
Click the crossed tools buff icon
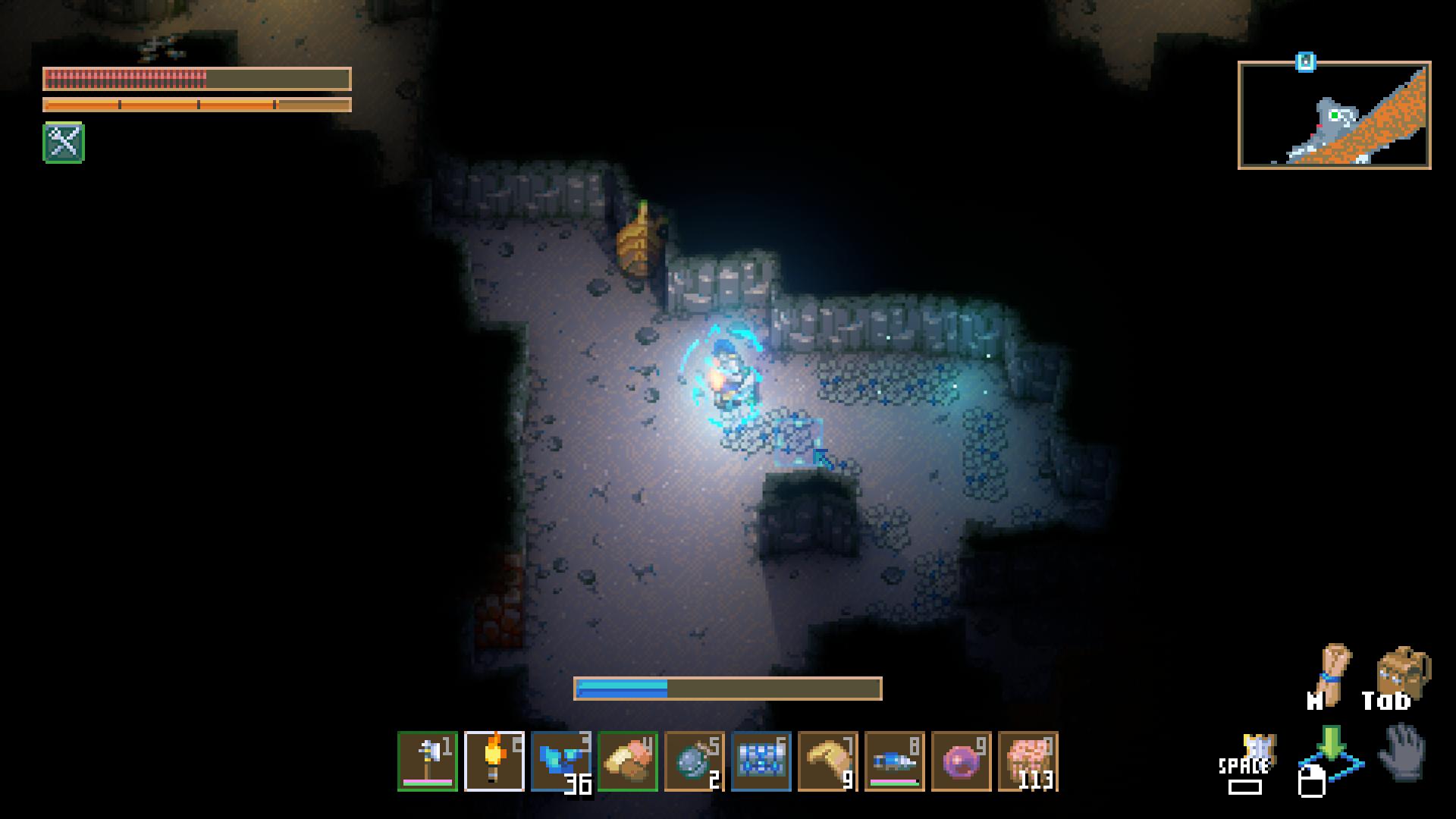(64, 143)
